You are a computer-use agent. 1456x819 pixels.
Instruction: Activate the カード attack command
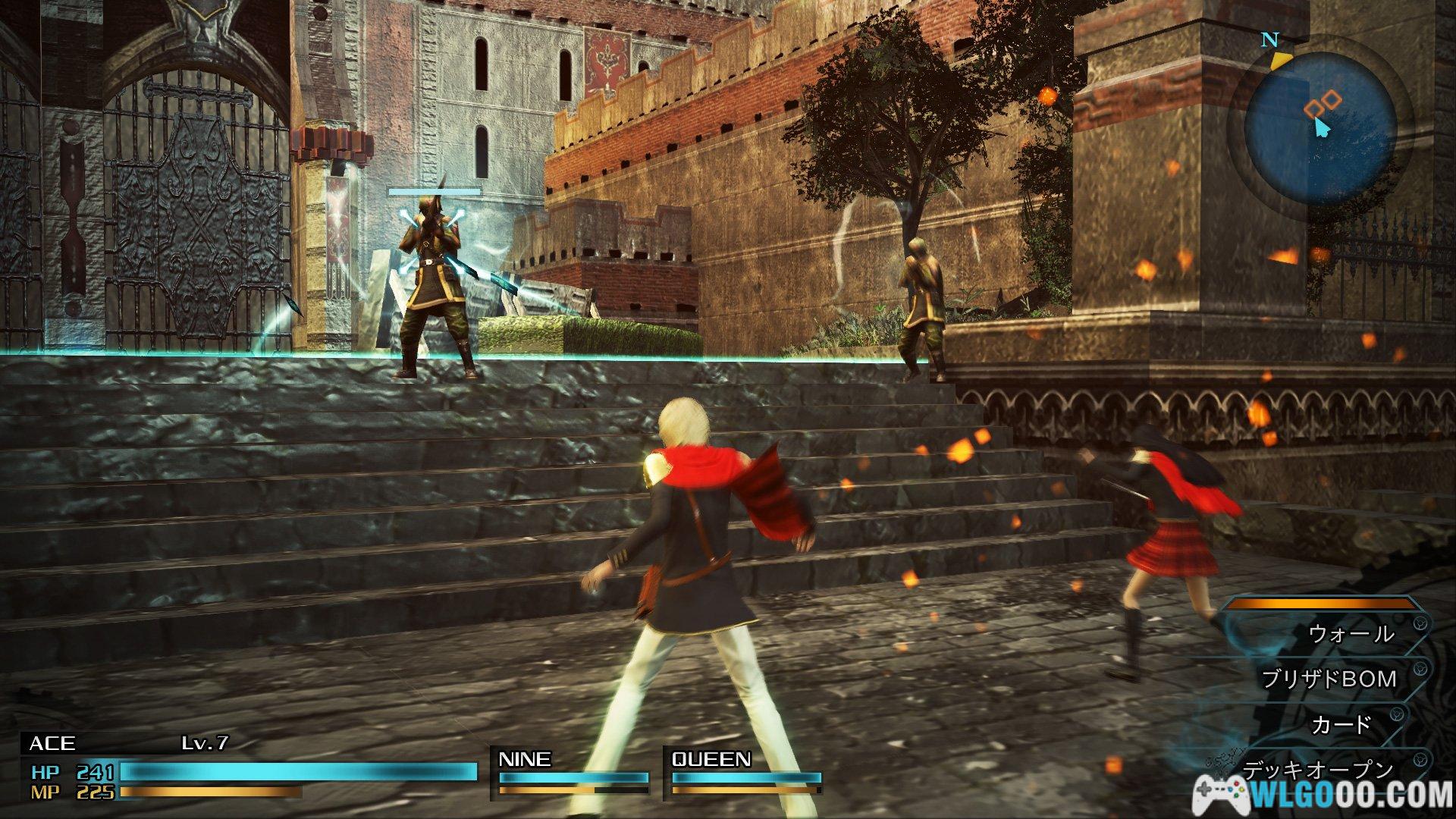click(x=1341, y=725)
